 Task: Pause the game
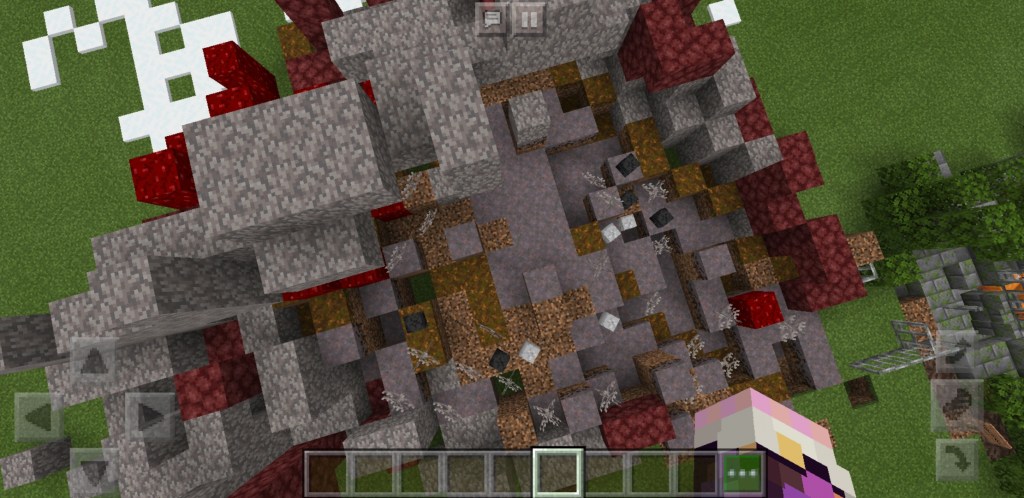pyautogui.click(x=529, y=19)
